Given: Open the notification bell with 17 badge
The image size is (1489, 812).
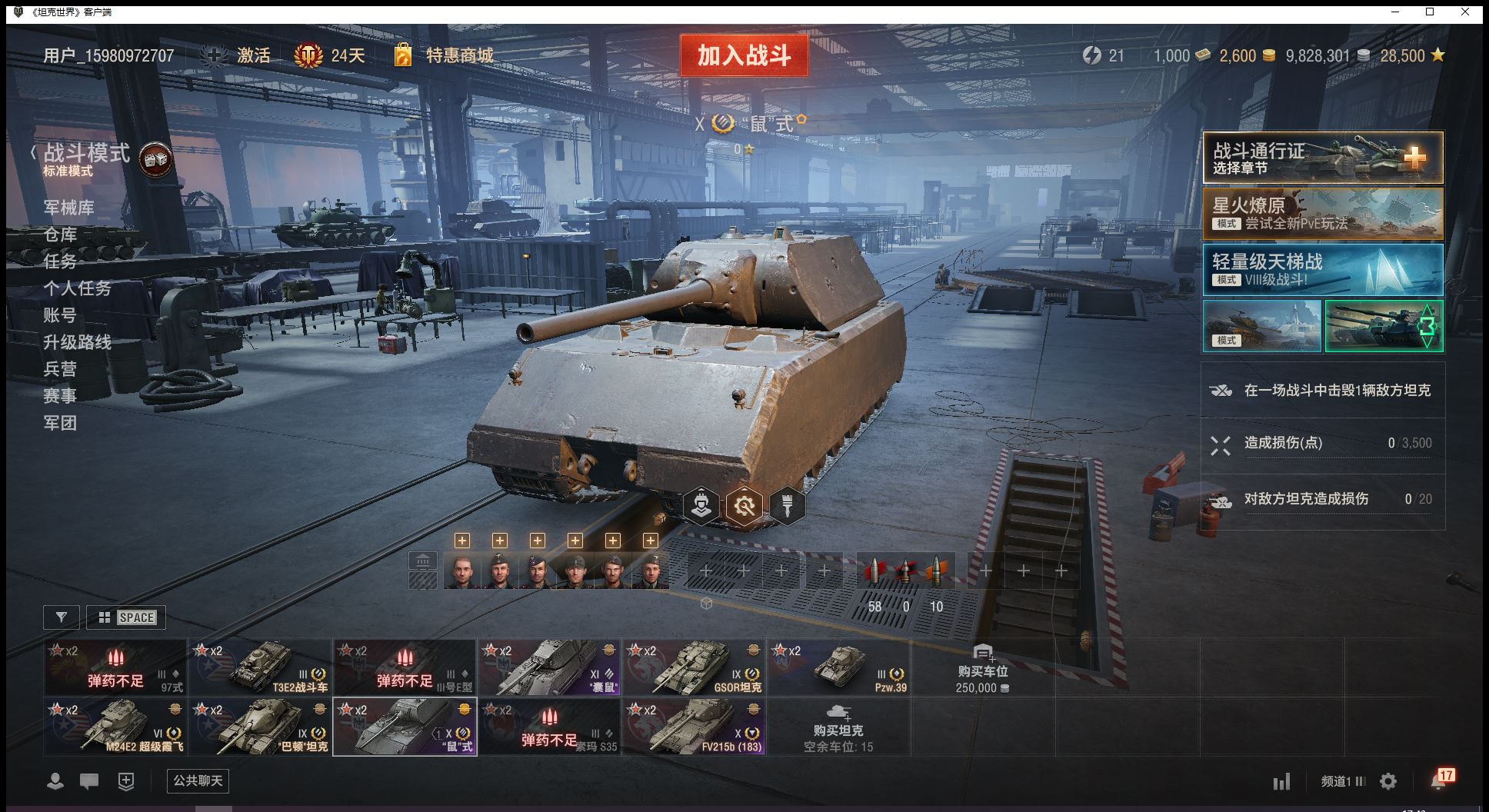Looking at the screenshot, I should click(x=1440, y=780).
